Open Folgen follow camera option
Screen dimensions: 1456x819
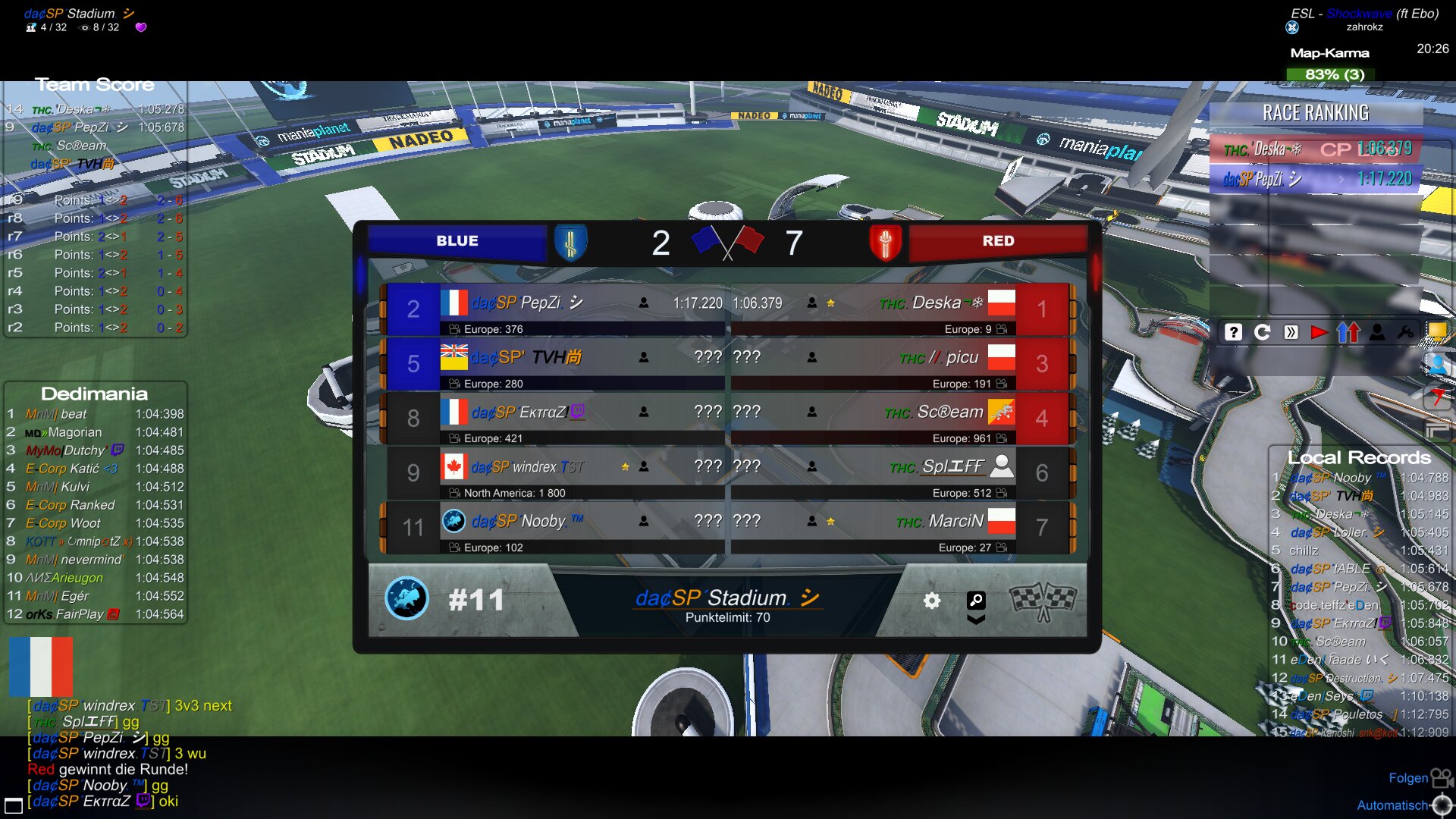1408,778
